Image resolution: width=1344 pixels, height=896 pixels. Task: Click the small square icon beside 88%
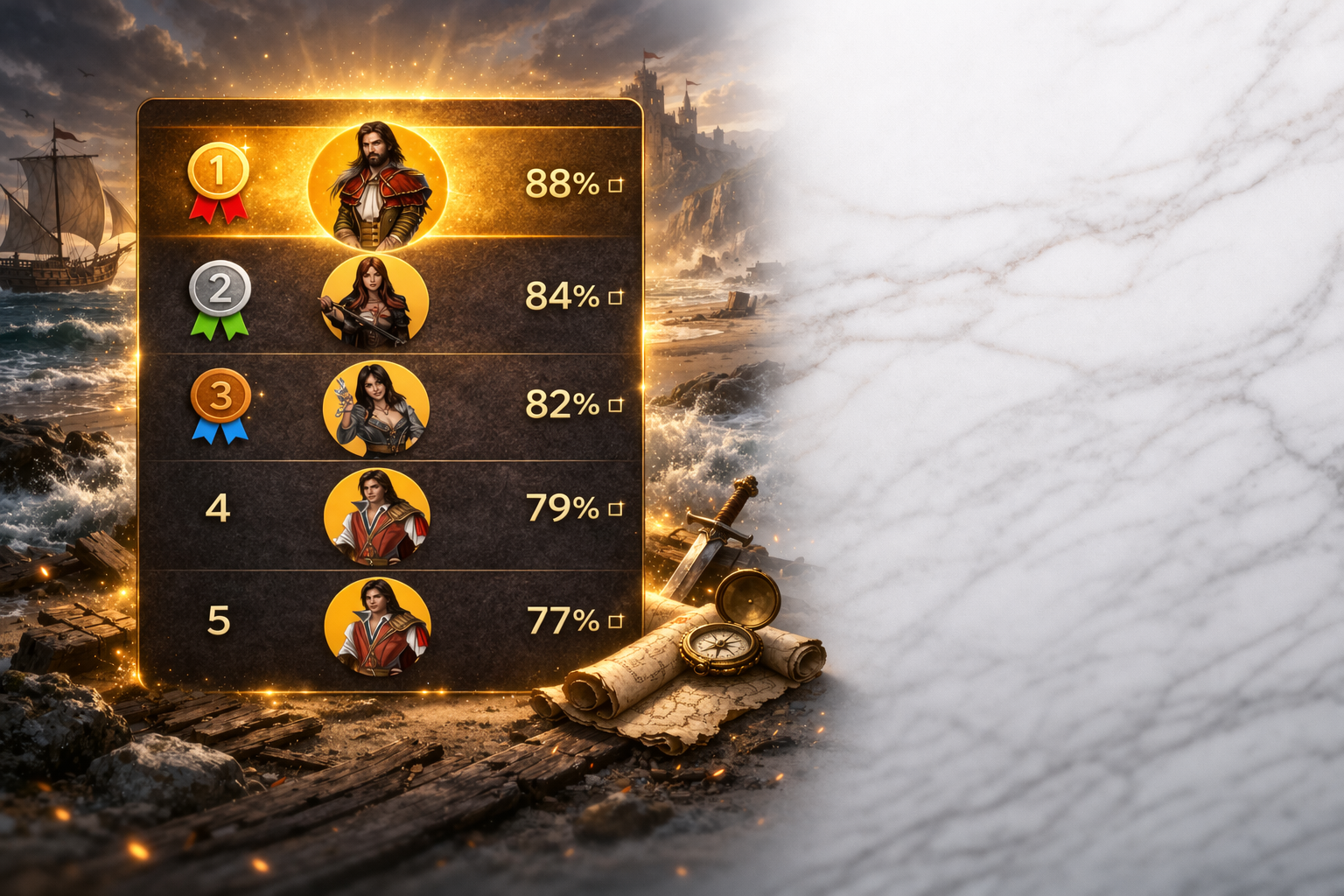[x=616, y=185]
